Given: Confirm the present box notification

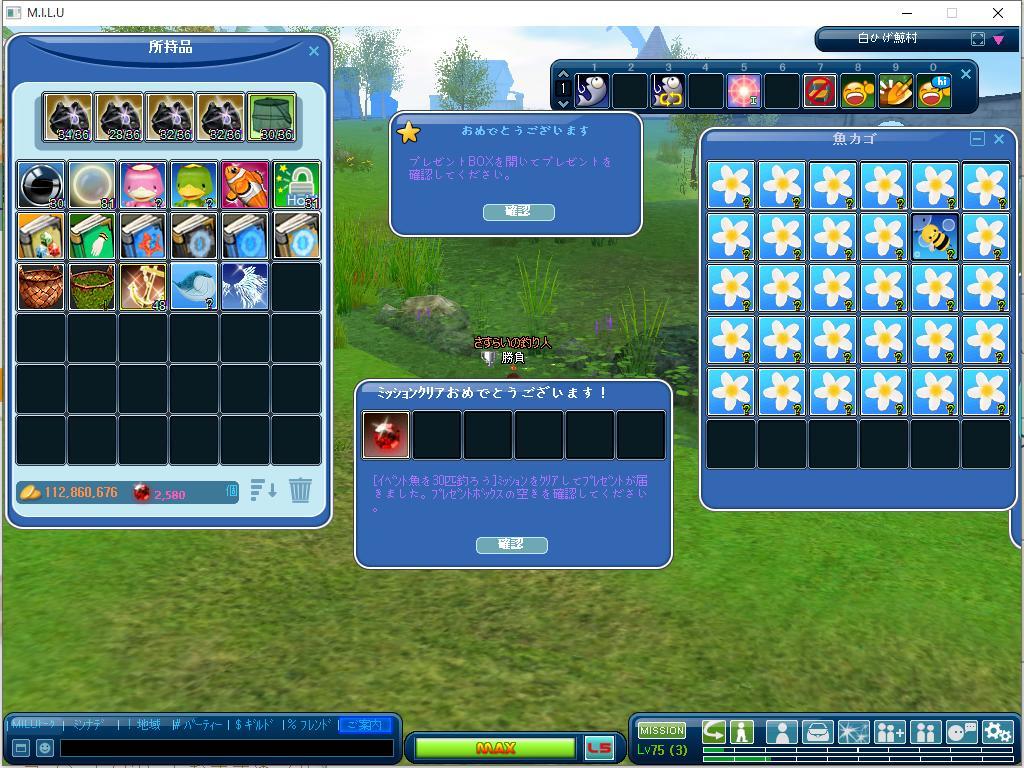Looking at the screenshot, I should coord(518,211).
